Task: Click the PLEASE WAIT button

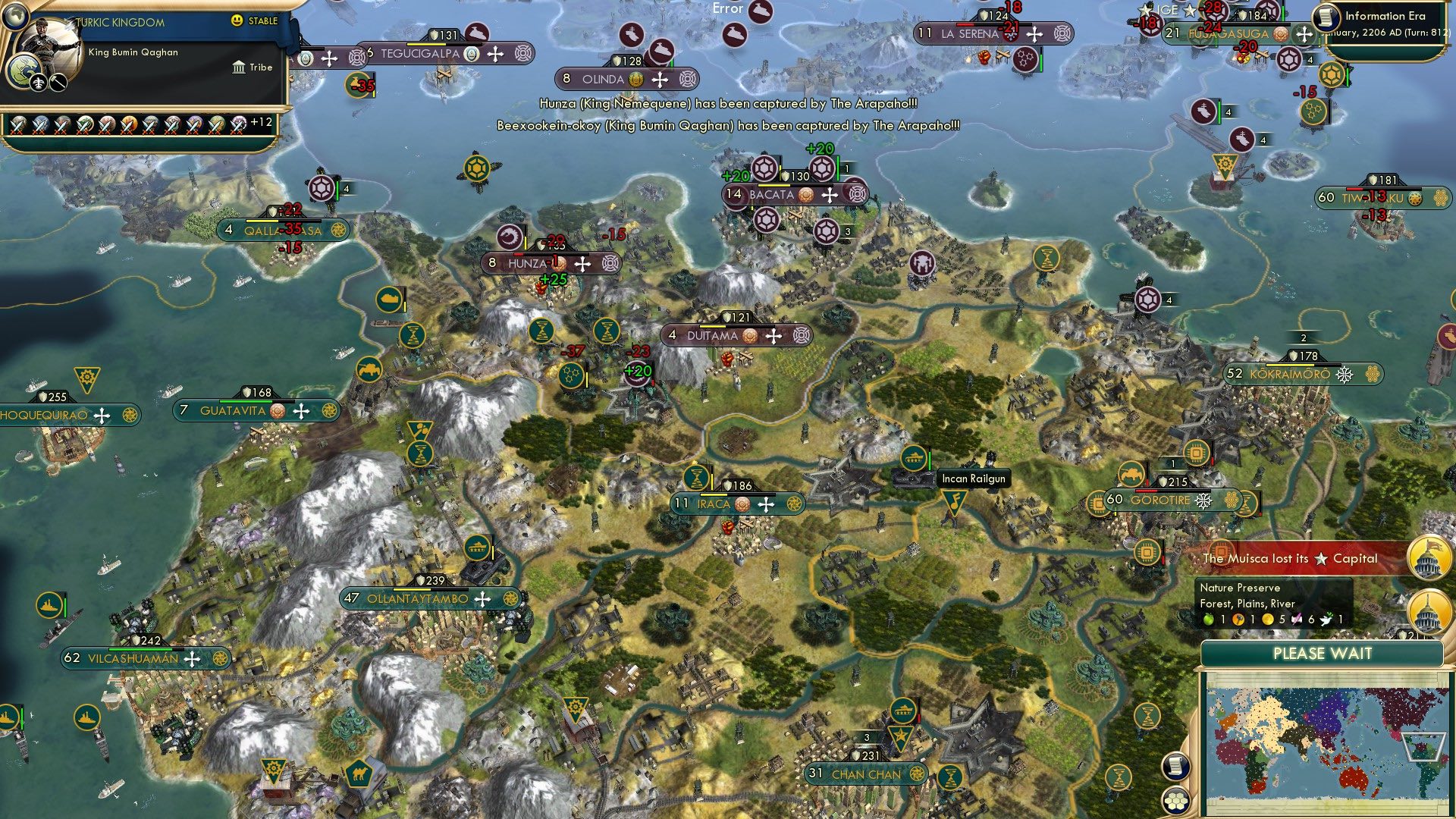Action: tap(1323, 653)
